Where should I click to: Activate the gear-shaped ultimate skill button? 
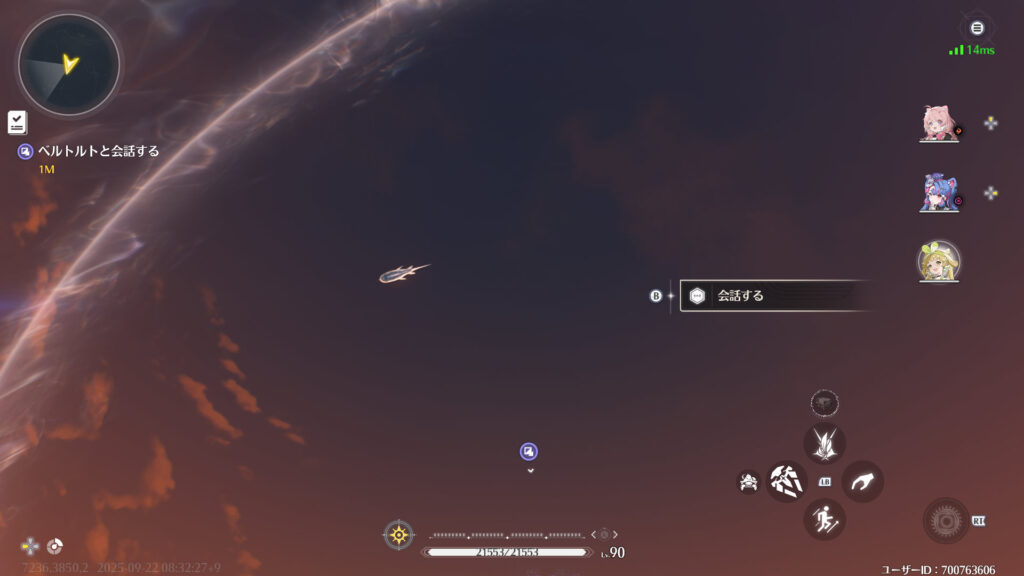[945, 520]
